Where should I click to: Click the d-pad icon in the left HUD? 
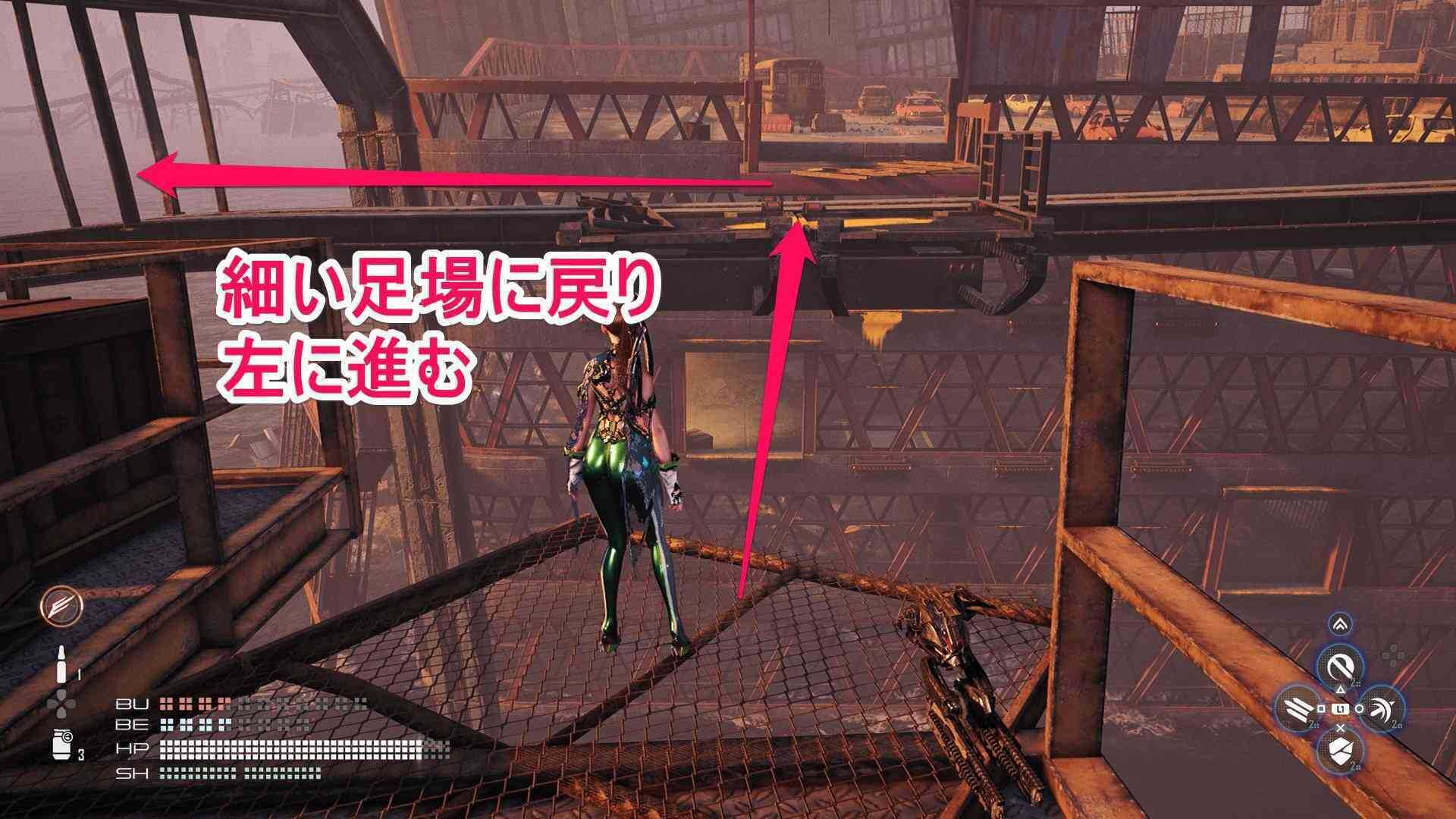pos(61,703)
